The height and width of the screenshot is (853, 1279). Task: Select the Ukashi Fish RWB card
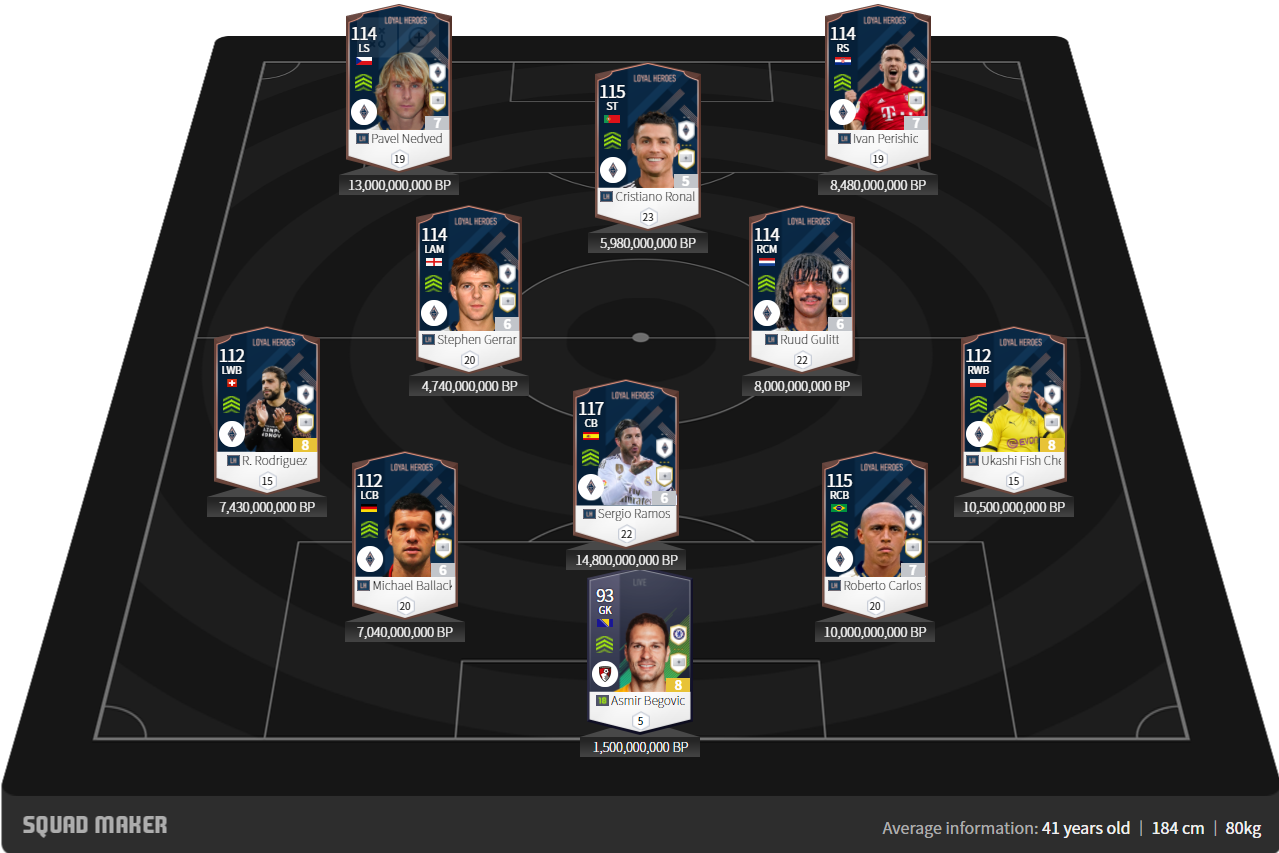coord(1013,407)
